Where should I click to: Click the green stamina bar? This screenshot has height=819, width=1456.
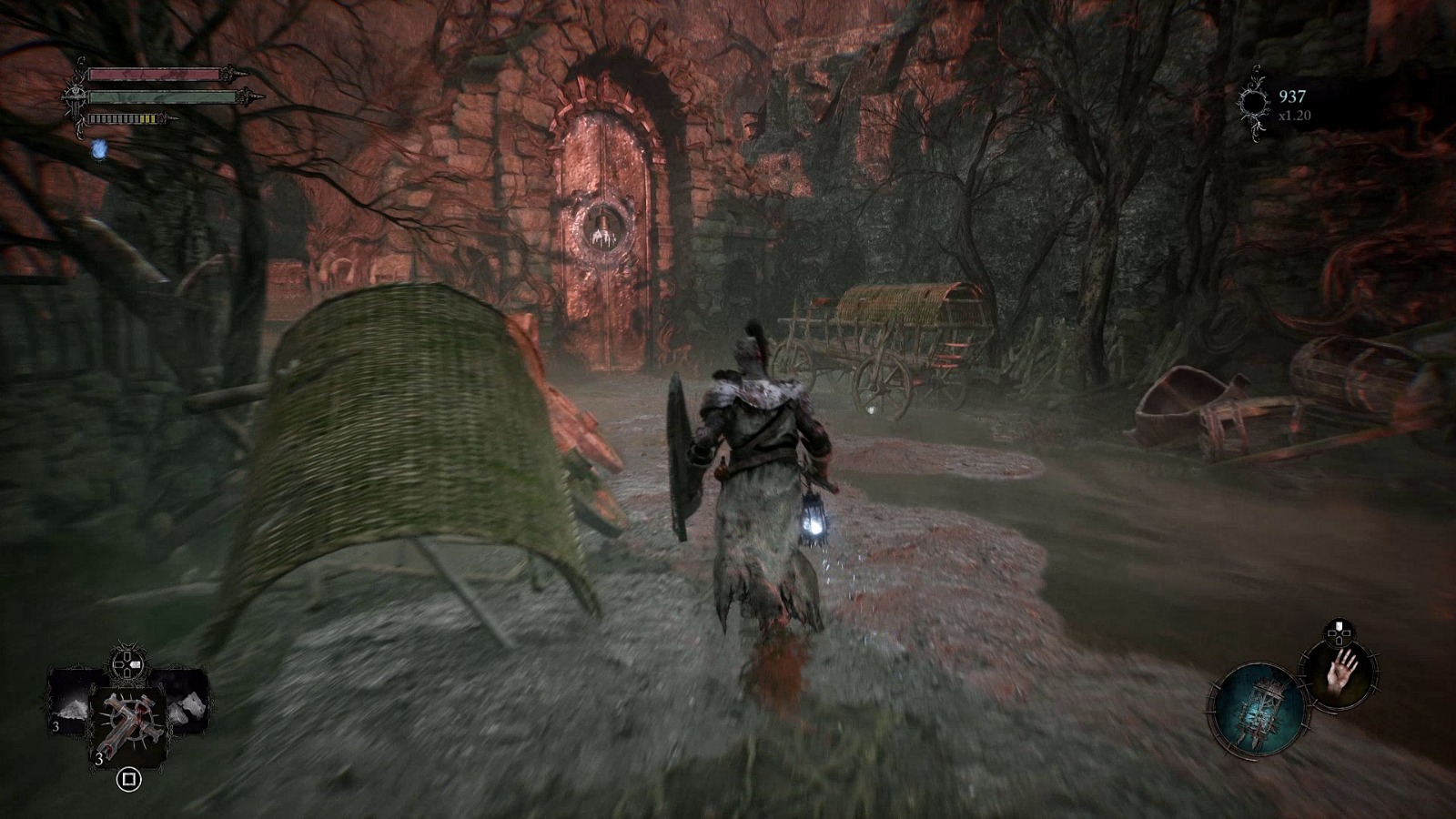[164, 95]
